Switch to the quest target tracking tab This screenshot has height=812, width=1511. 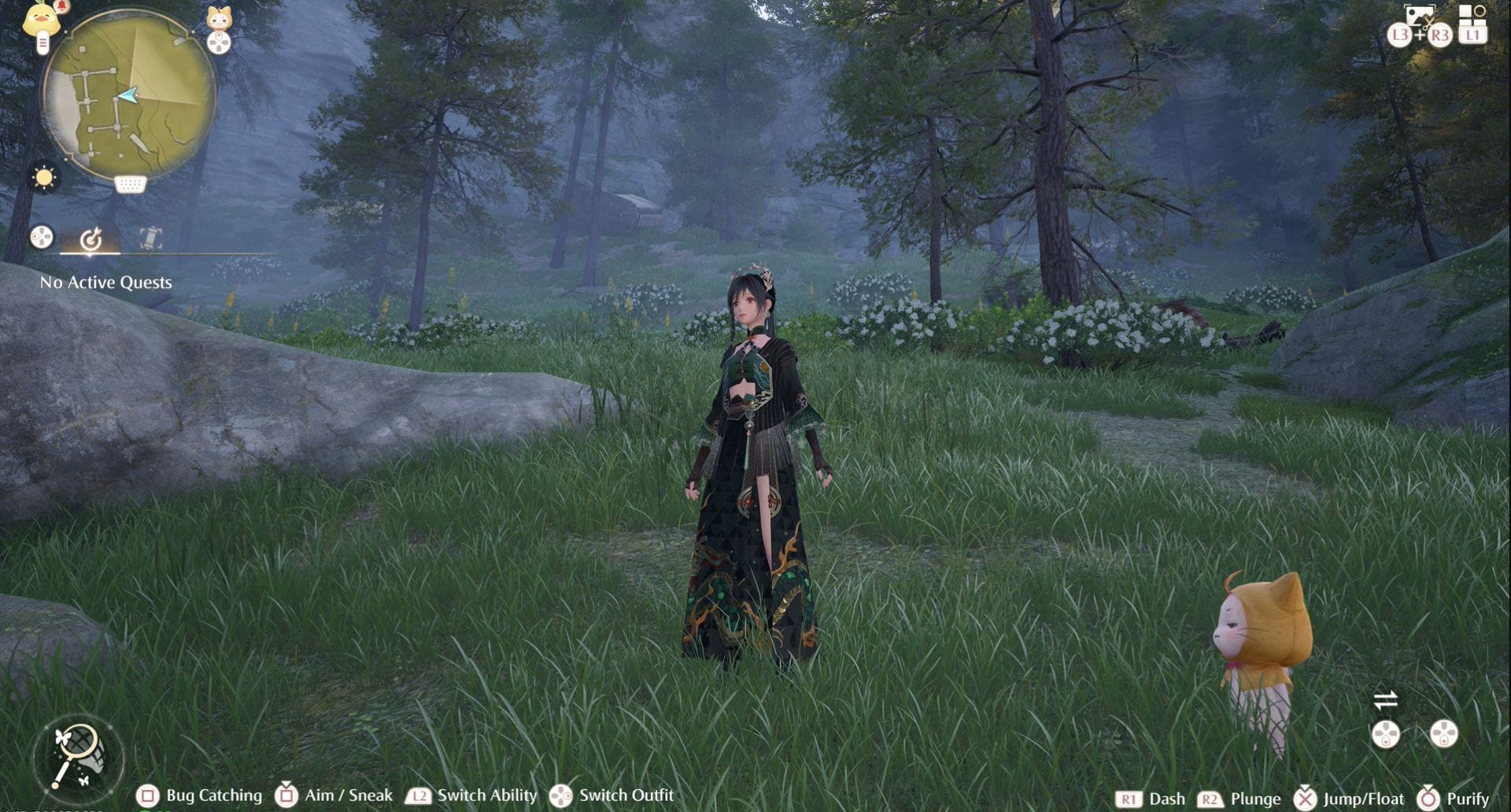(x=91, y=238)
